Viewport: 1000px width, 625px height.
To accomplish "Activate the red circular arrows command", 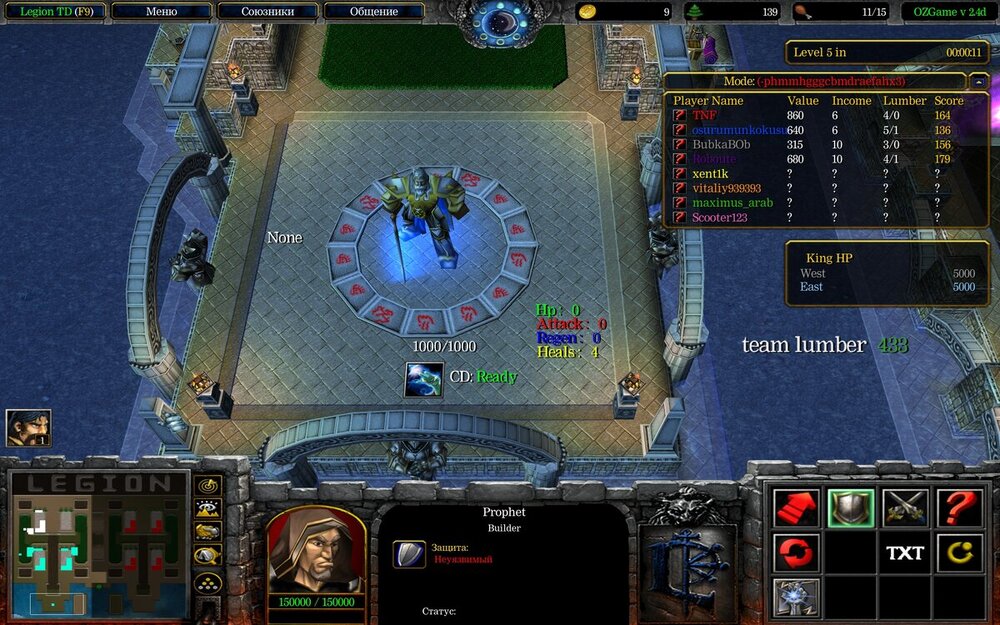I will click(796, 552).
